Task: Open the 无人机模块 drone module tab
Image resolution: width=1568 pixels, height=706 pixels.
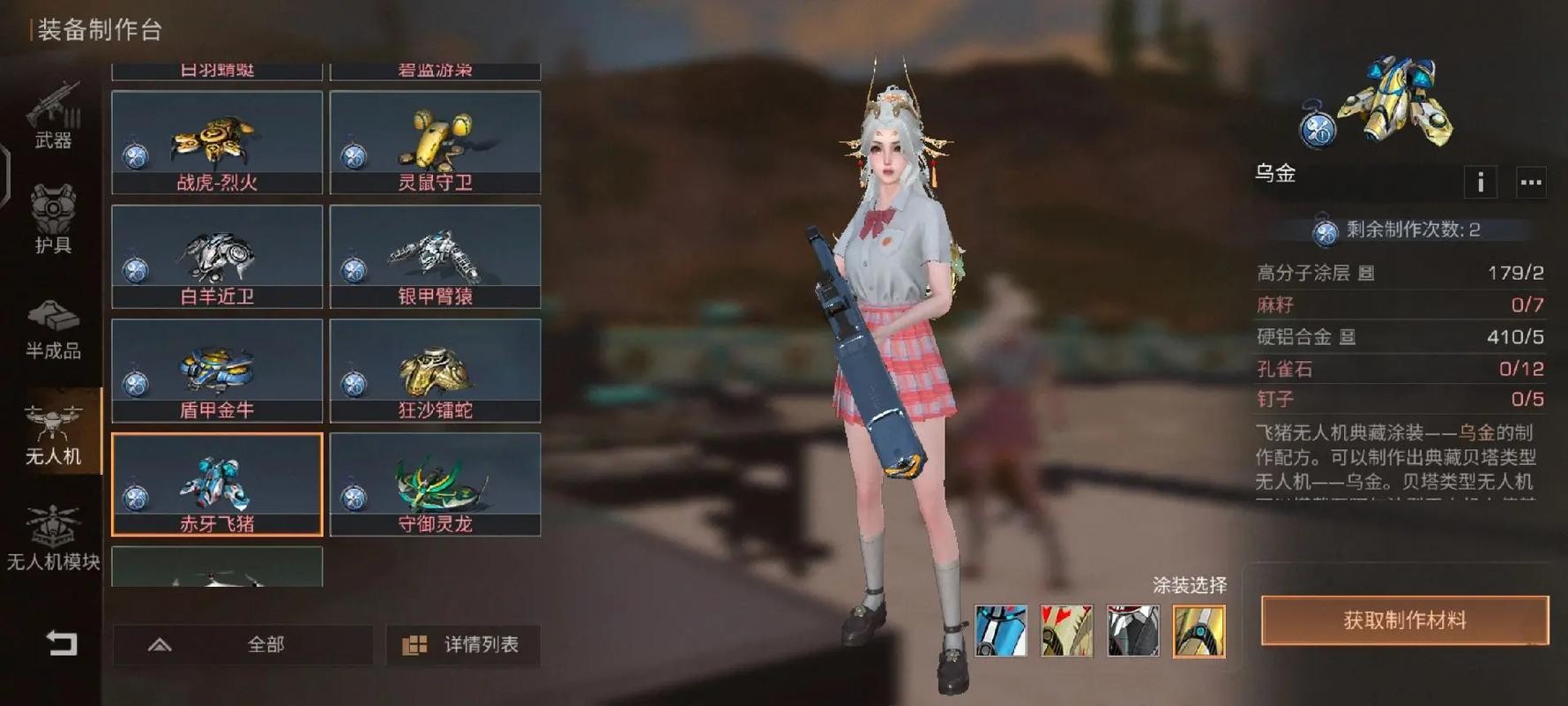Action: [53, 538]
